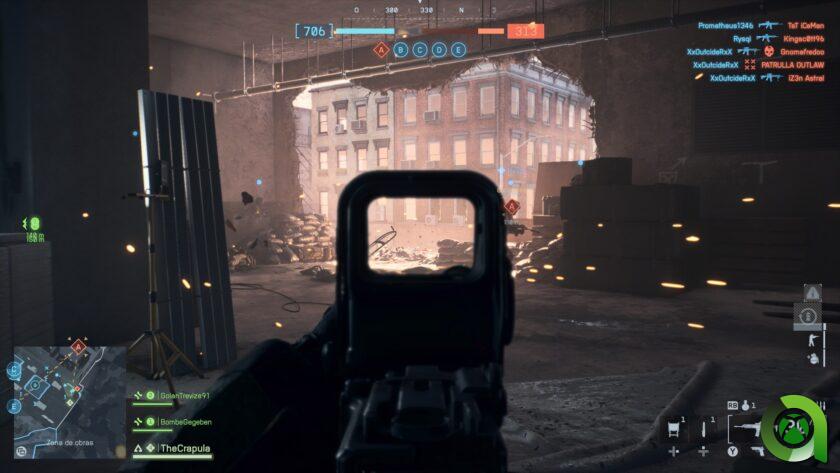Click the red A objective on minimap

(78, 347)
